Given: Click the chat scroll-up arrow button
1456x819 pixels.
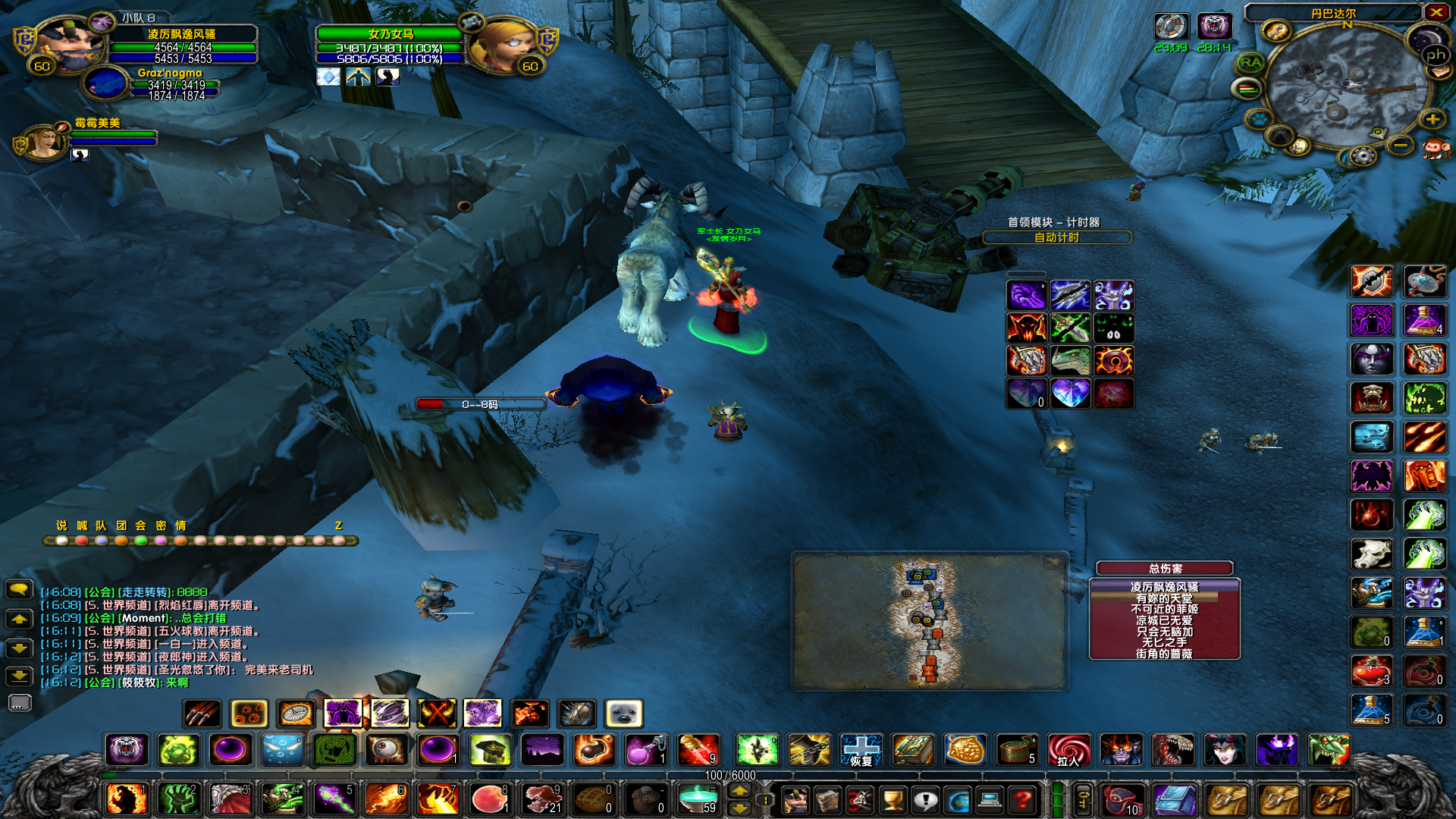Looking at the screenshot, I should (x=19, y=620).
